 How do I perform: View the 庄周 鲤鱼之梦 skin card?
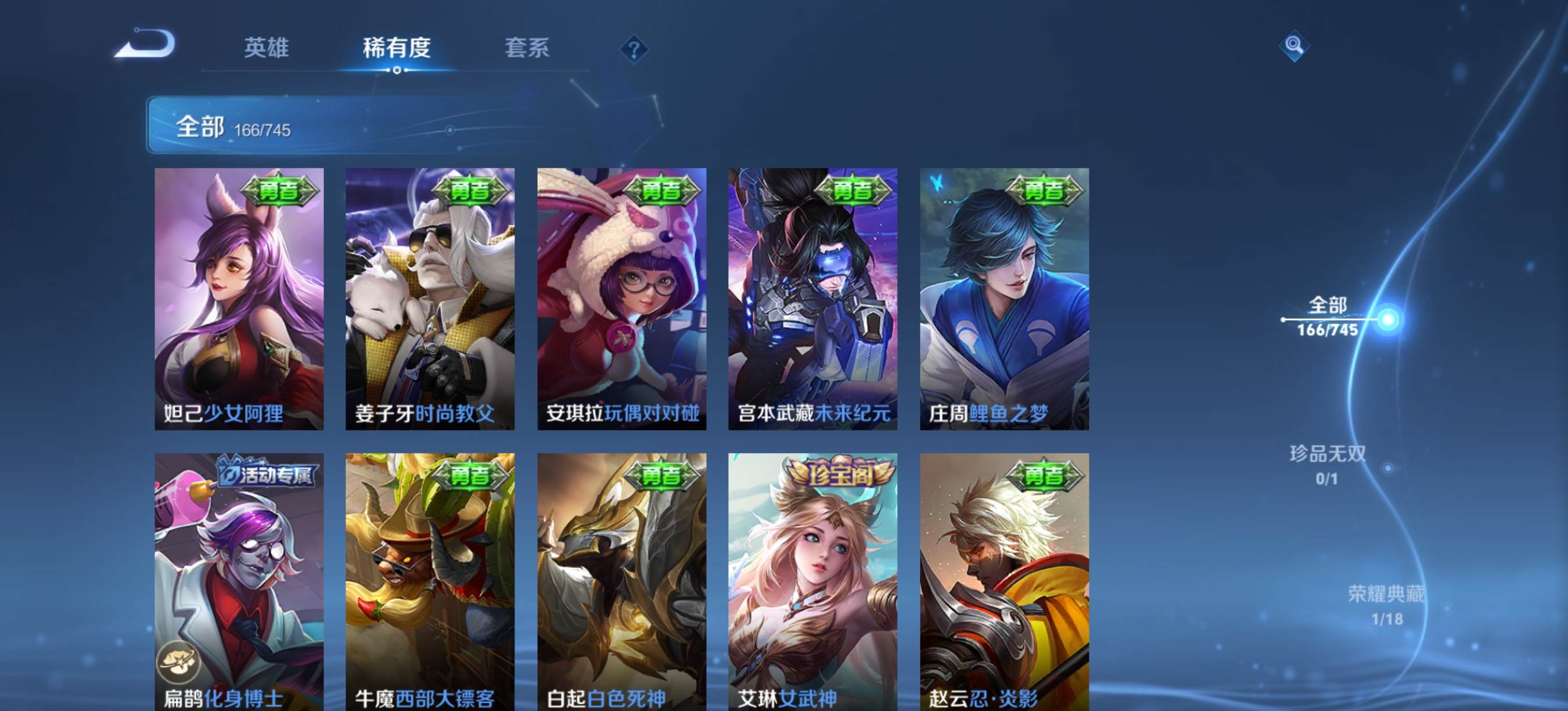[1004, 298]
